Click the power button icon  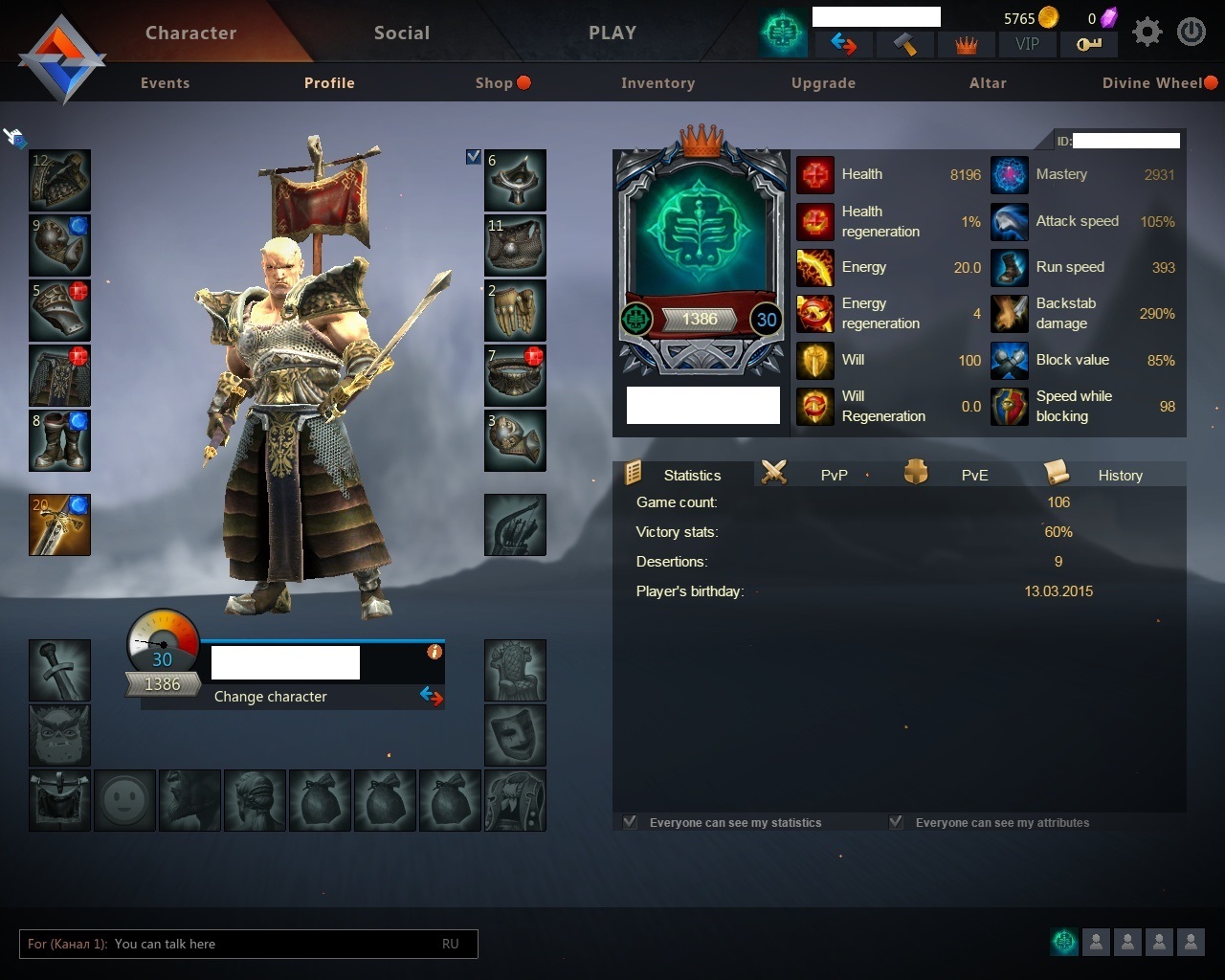(x=1192, y=33)
